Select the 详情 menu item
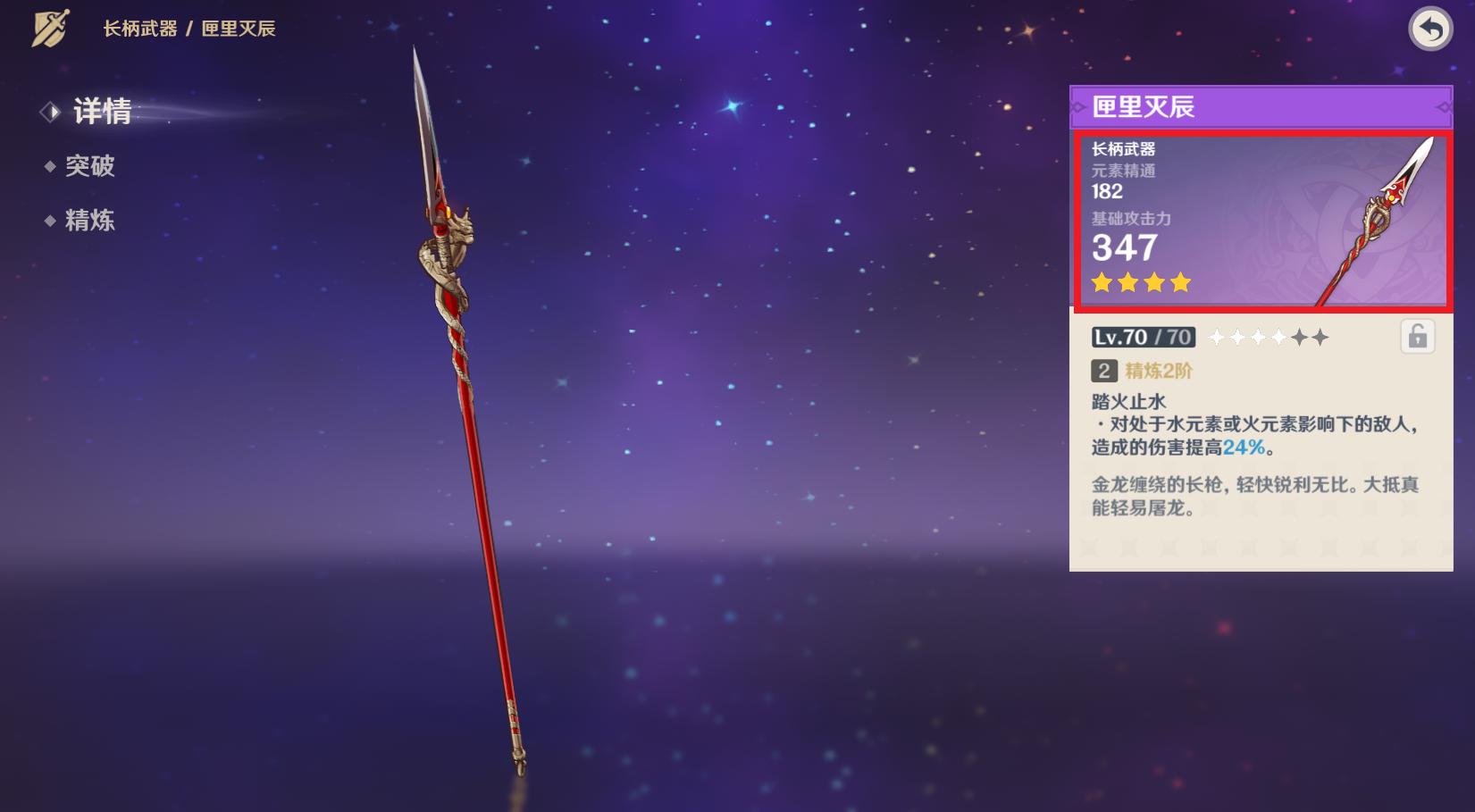 pyautogui.click(x=104, y=113)
